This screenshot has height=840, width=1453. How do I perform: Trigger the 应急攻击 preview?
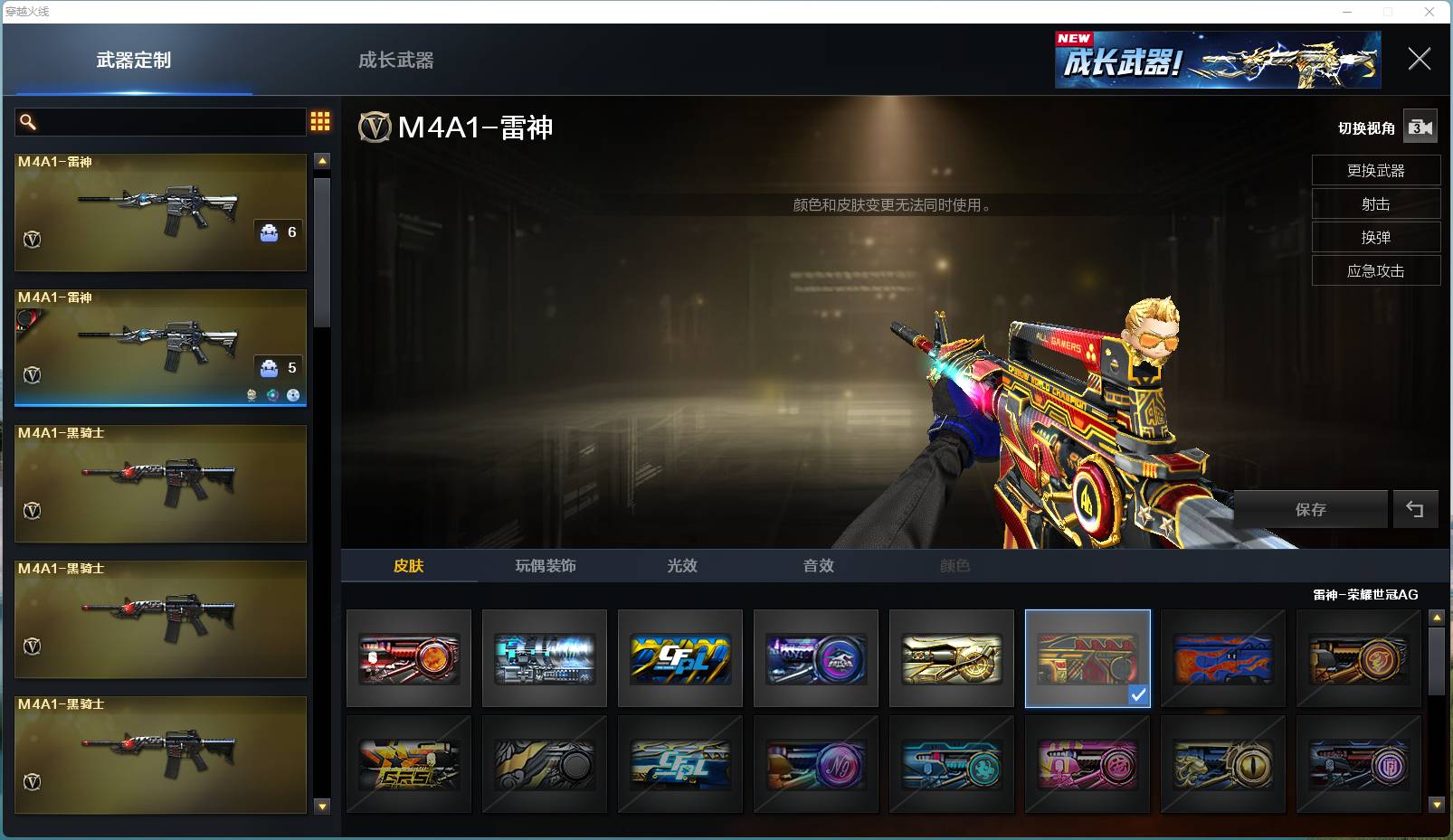(1375, 271)
